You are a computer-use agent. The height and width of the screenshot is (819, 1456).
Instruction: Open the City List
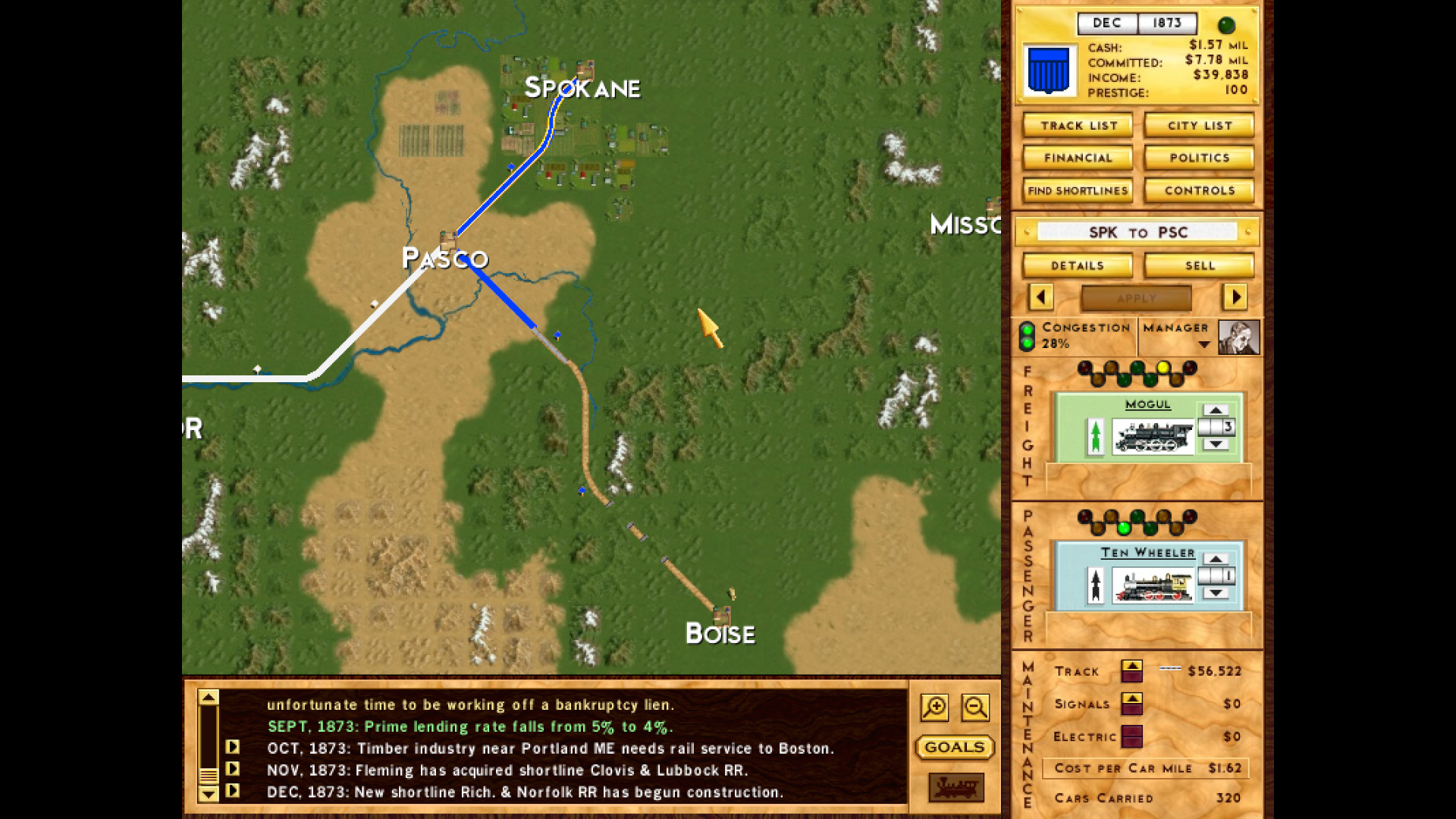[x=1198, y=125]
